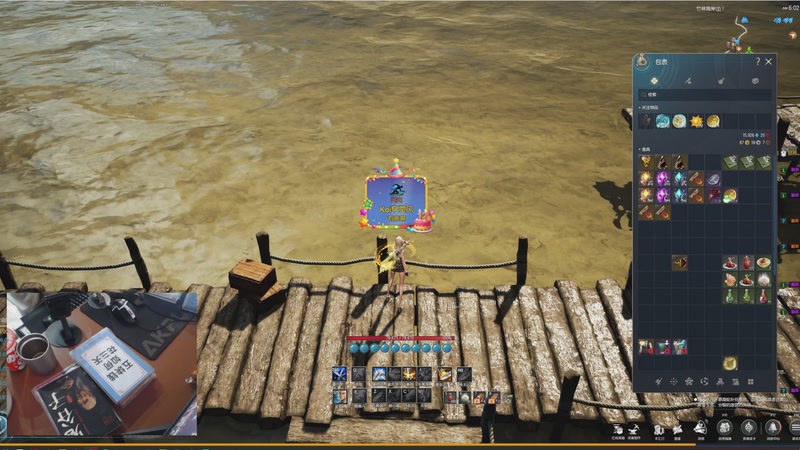Select the gold coin item near bag bottom
Viewport: 800px width, 450px height.
pyautogui.click(x=730, y=363)
